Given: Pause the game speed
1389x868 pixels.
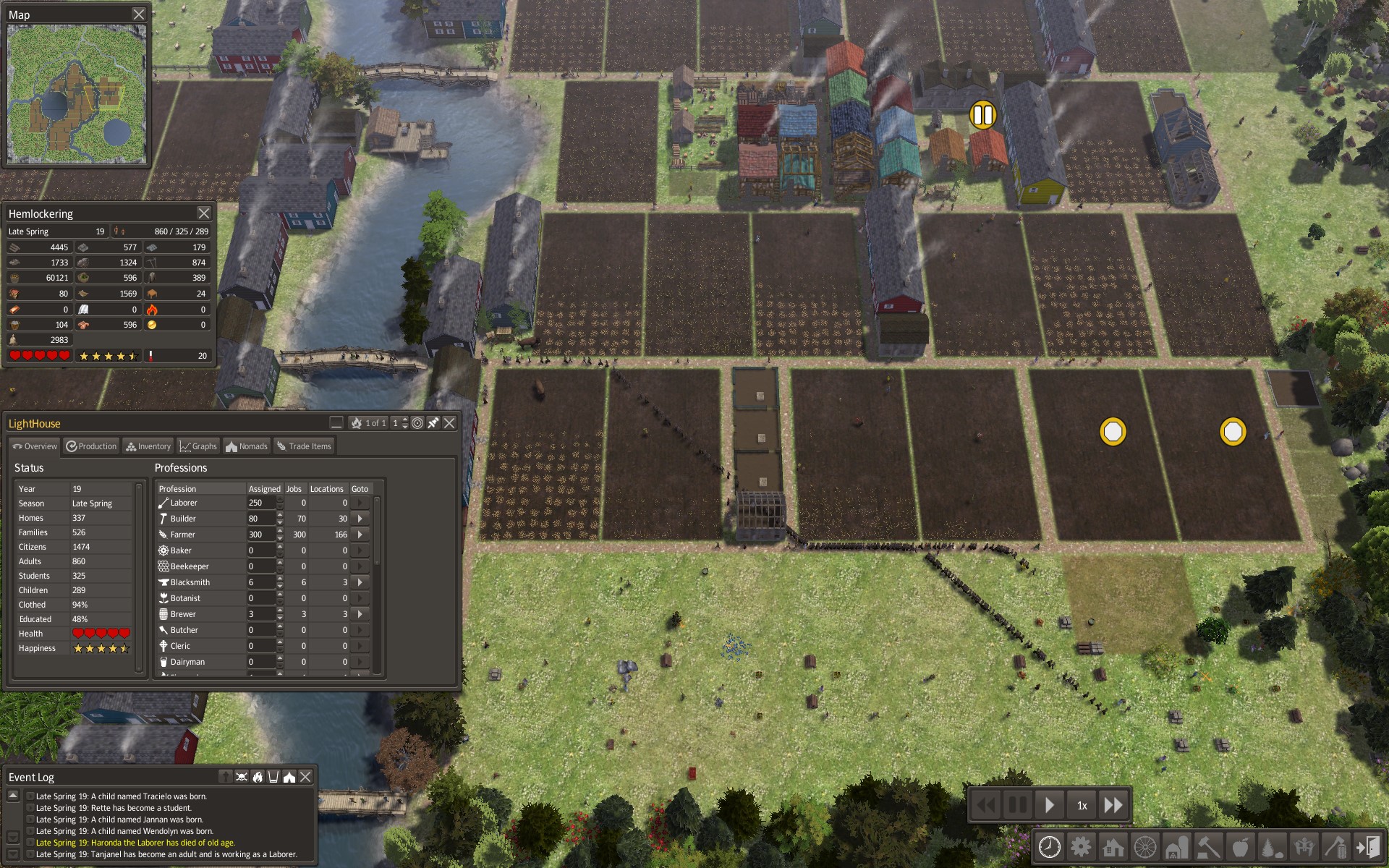Looking at the screenshot, I should click(1017, 805).
